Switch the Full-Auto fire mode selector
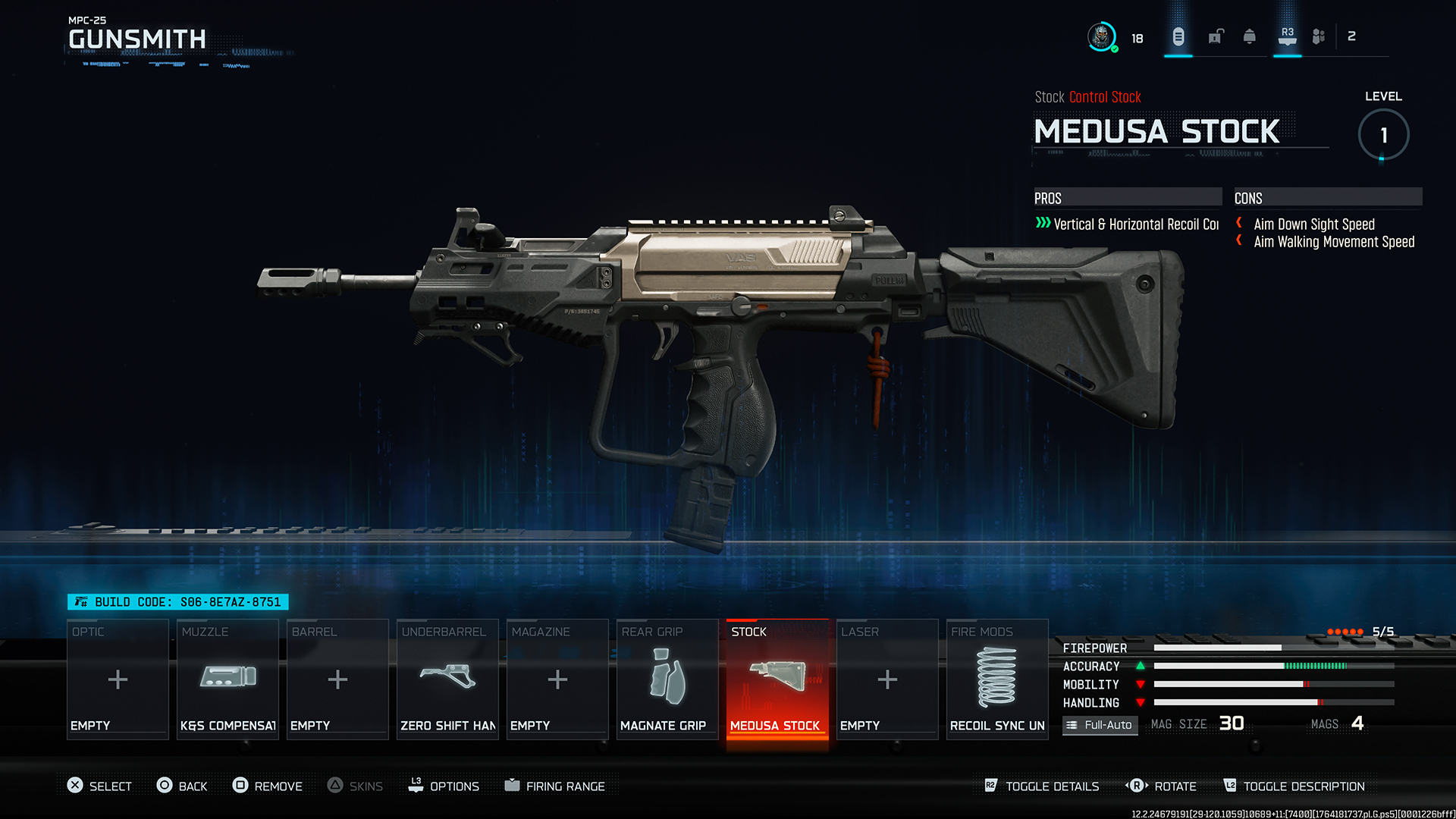Screen dimensions: 1456x819 tap(1100, 725)
